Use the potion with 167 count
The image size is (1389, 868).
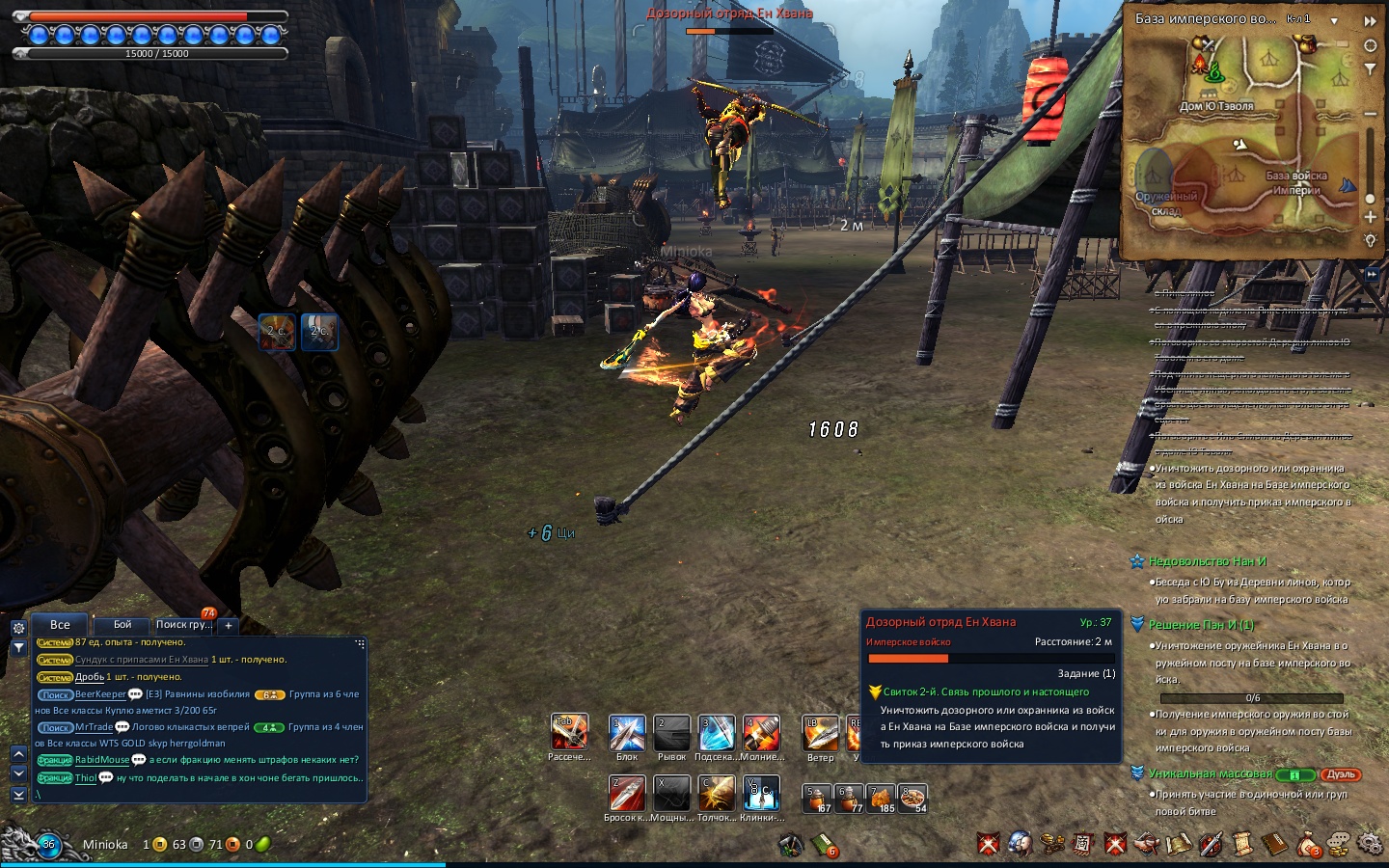click(x=818, y=799)
